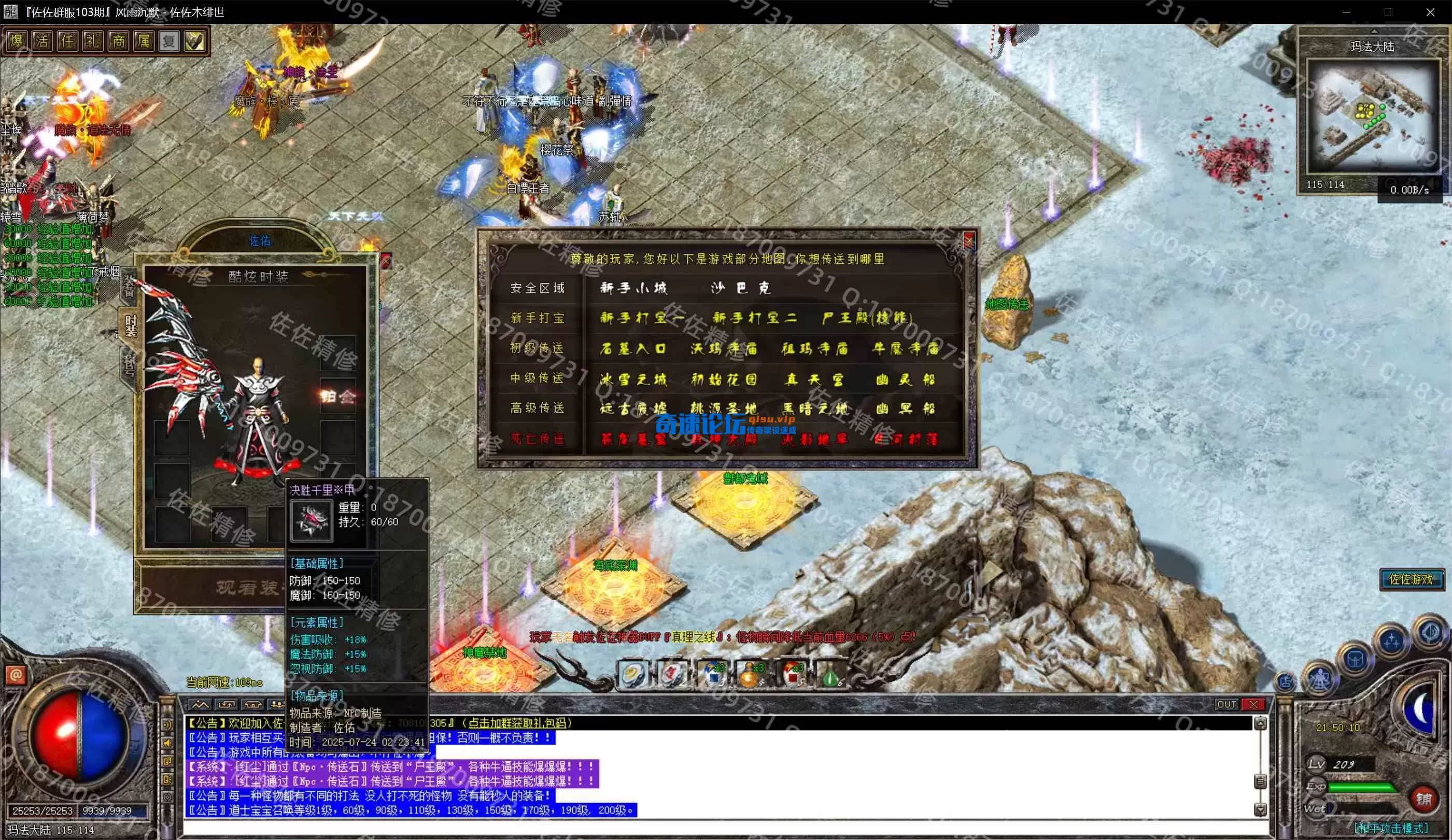This screenshot has height=840, width=1452.
Task: Open the 任 quest button
Action: coord(67,41)
